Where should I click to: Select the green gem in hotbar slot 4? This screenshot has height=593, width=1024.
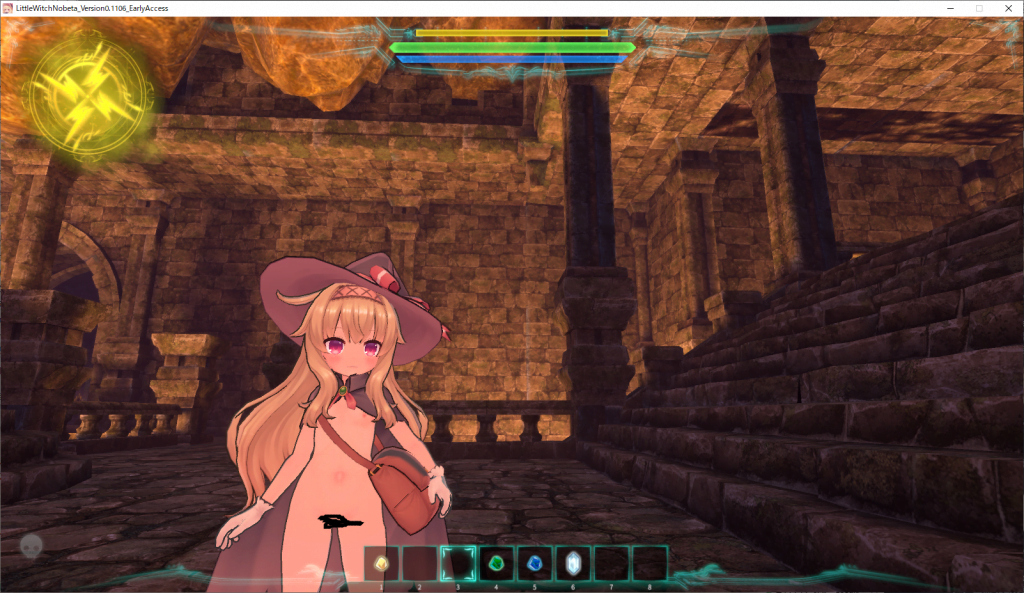coord(496,563)
